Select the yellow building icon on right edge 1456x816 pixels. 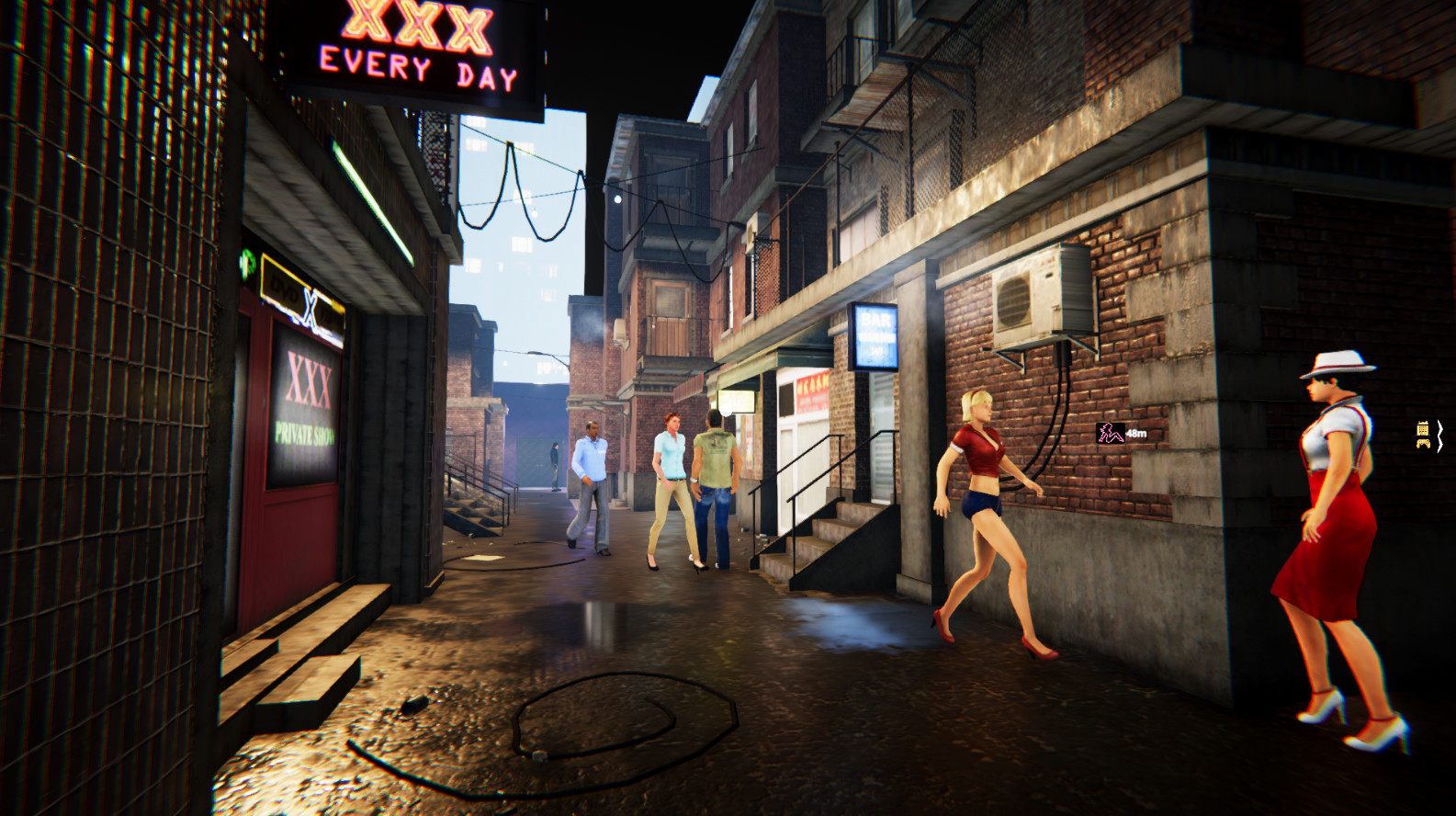pyautogui.click(x=1422, y=428)
